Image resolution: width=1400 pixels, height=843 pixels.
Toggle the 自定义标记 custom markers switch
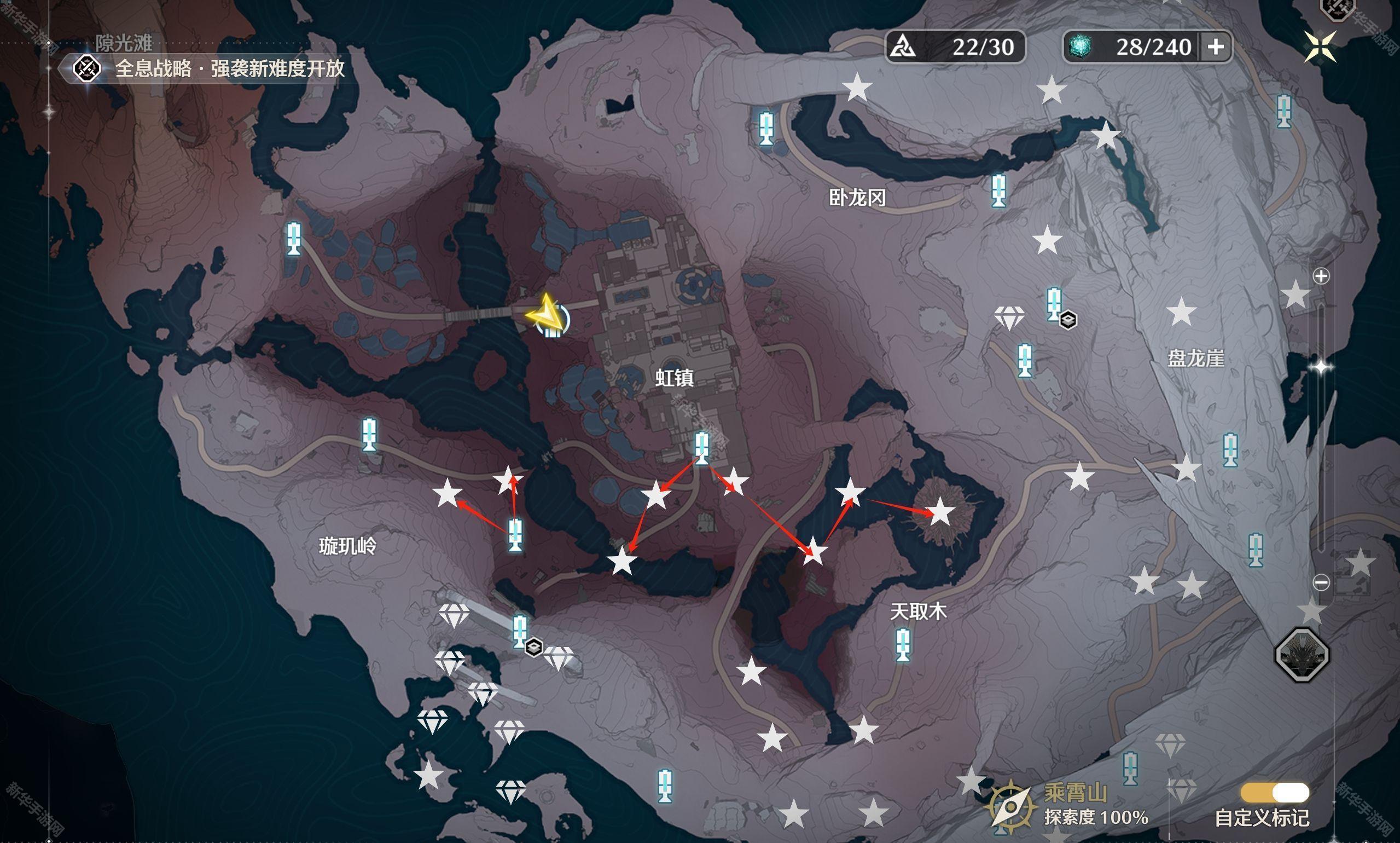pyautogui.click(x=1275, y=792)
